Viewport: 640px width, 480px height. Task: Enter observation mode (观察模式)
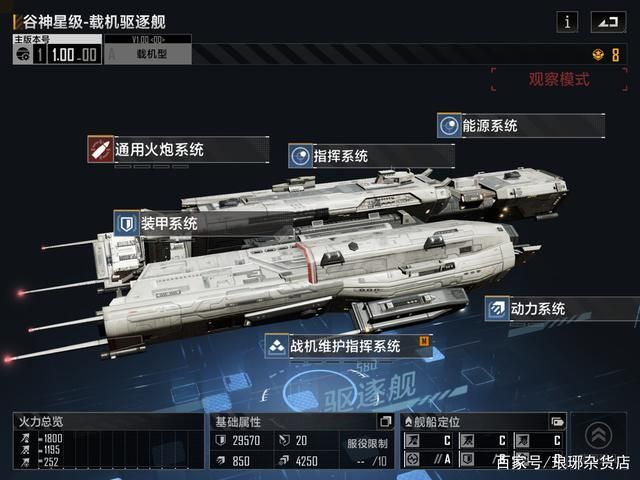(x=559, y=79)
